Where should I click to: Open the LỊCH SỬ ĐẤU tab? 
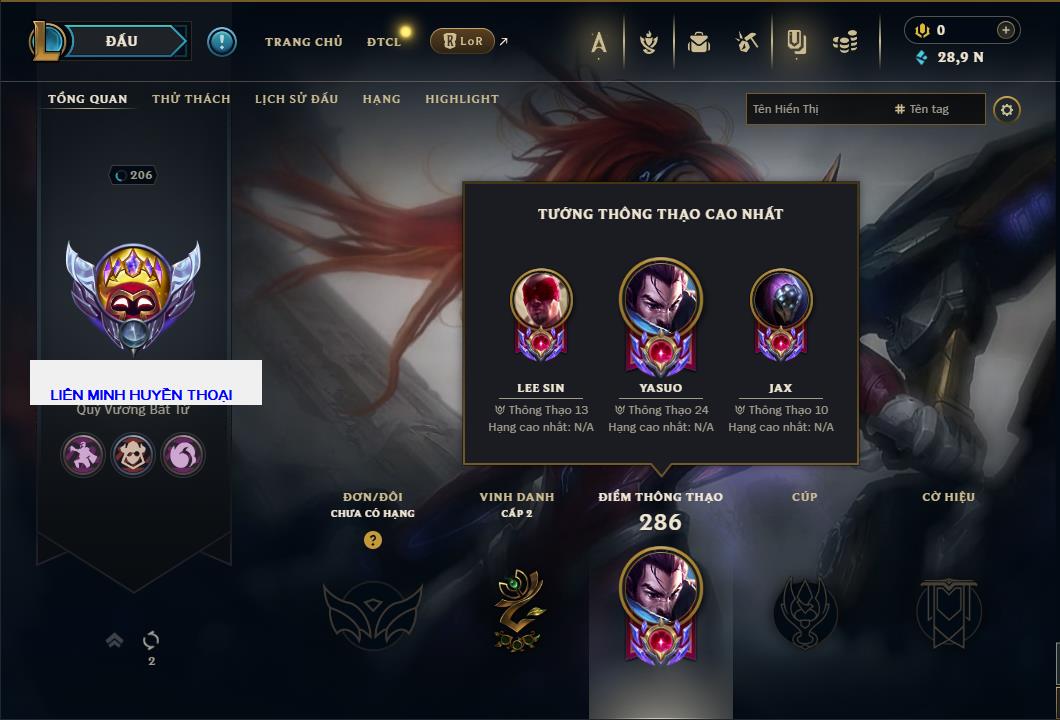click(x=296, y=99)
